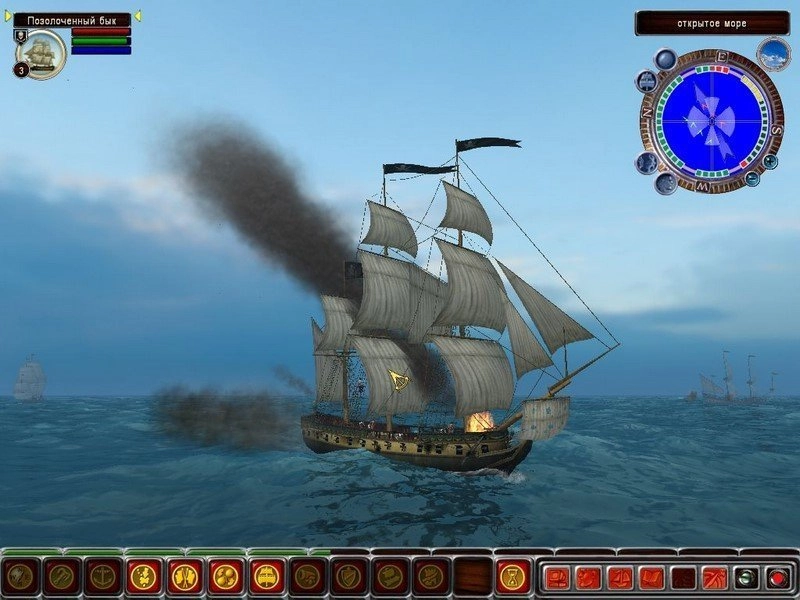Image resolution: width=800 pixels, height=600 pixels.
Task: Click the sky weather indicator icon
Action: pyautogui.click(x=773, y=54)
